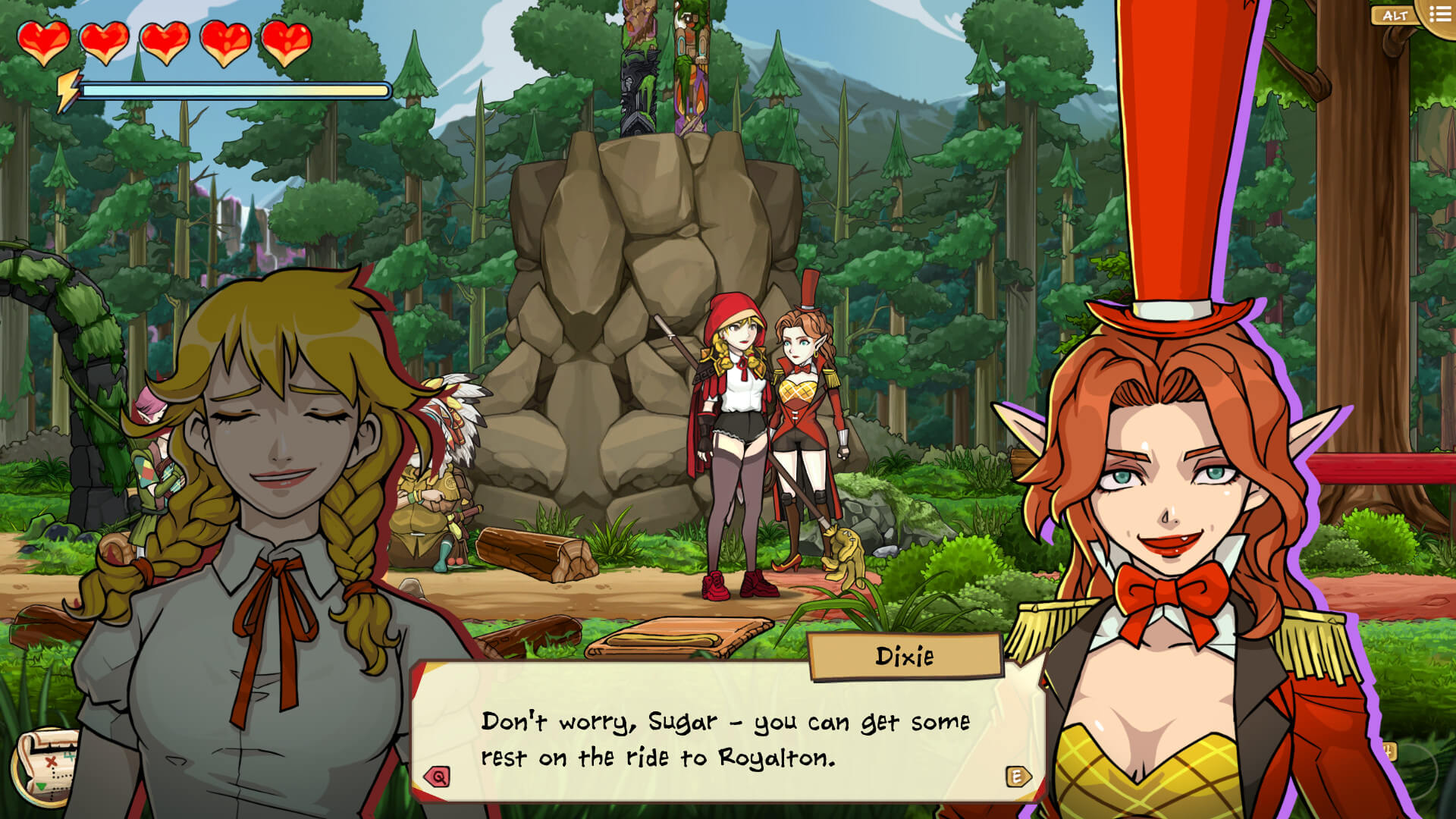Click the red X mark on the minimap
This screenshot has height=819, width=1456.
[50, 761]
